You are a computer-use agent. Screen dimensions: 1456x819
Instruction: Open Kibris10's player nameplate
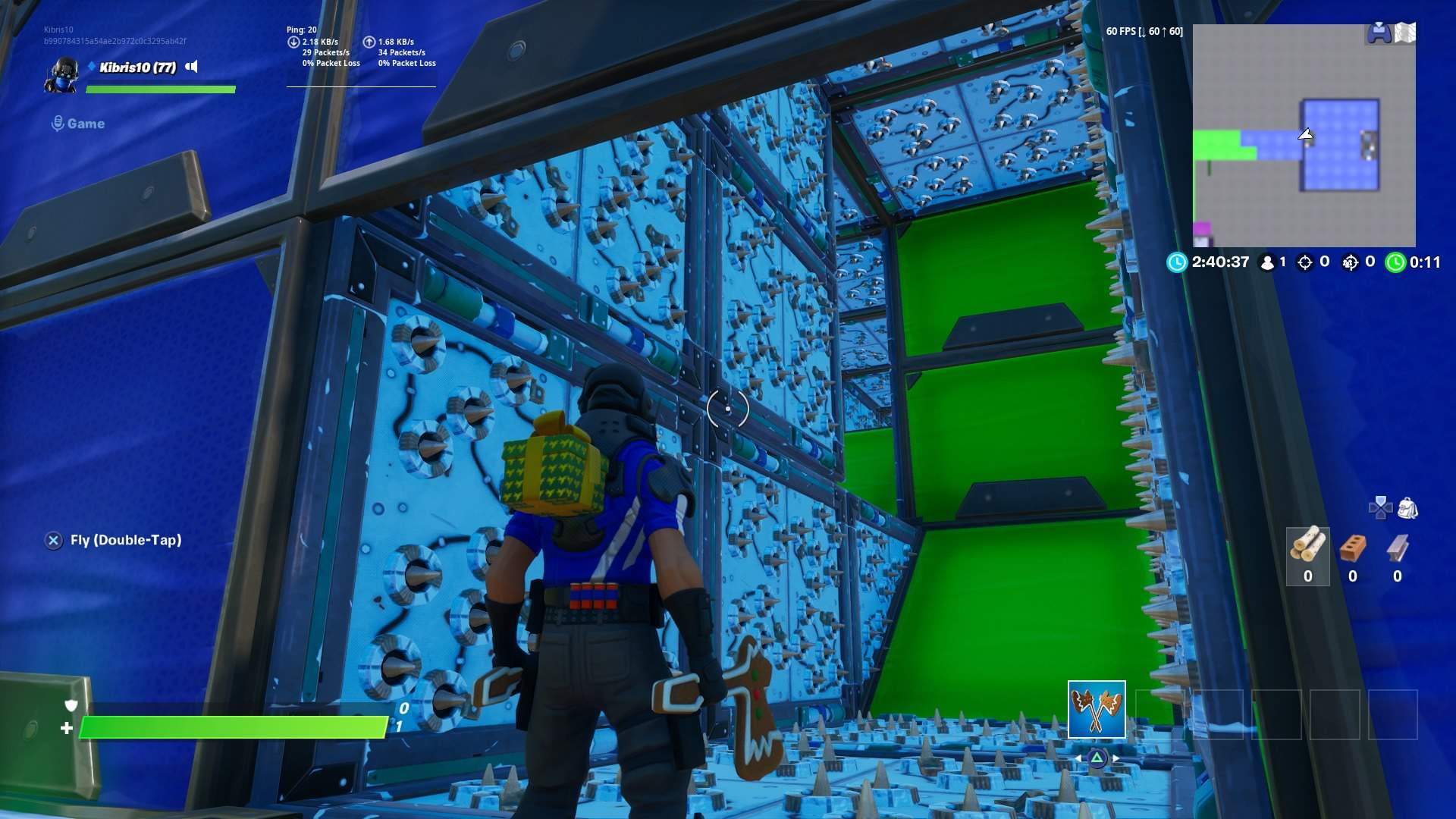click(x=136, y=67)
